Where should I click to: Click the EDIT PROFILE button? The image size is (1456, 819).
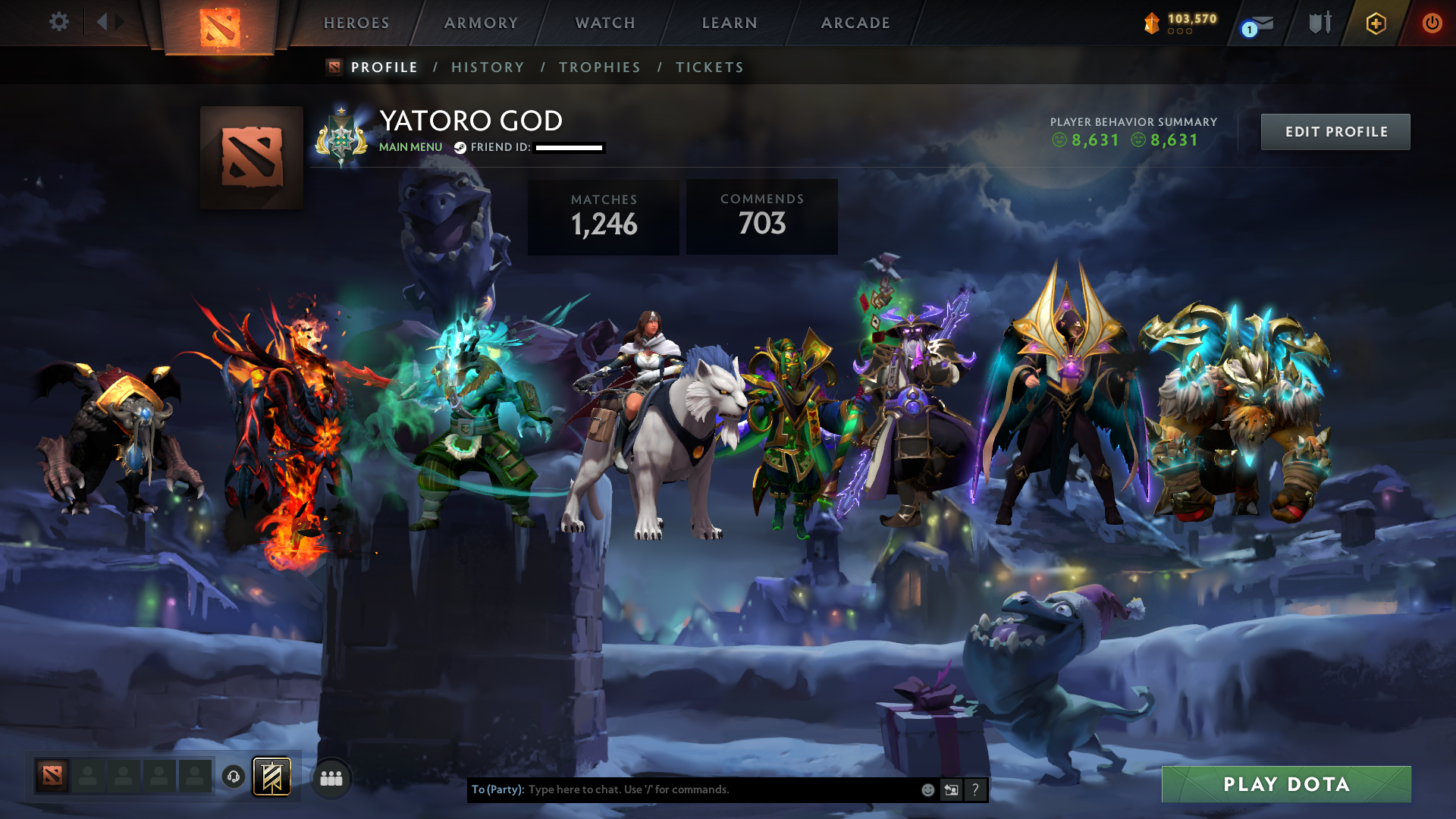pos(1335,131)
